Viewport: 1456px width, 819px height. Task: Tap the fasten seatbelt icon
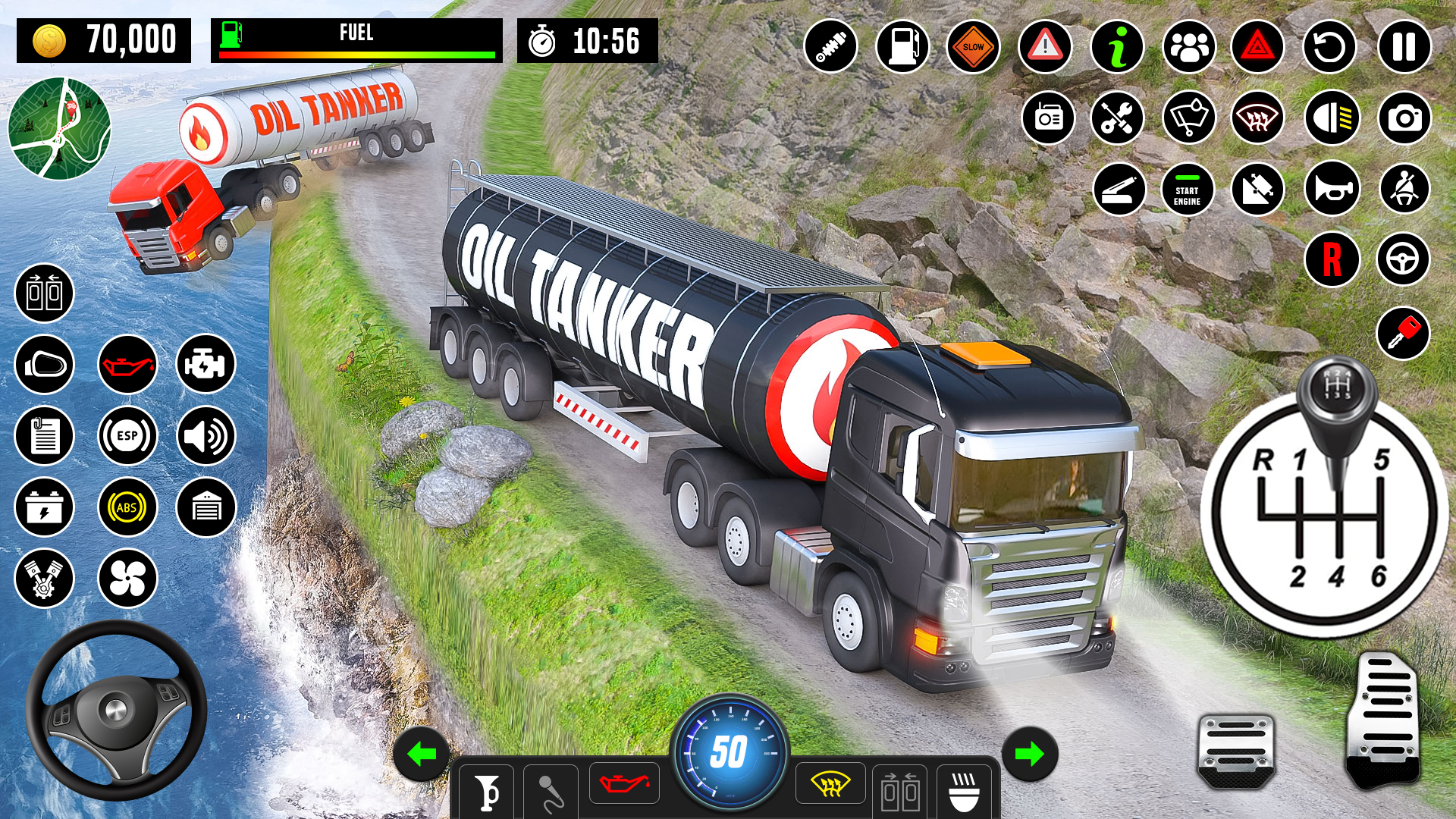tap(1404, 190)
